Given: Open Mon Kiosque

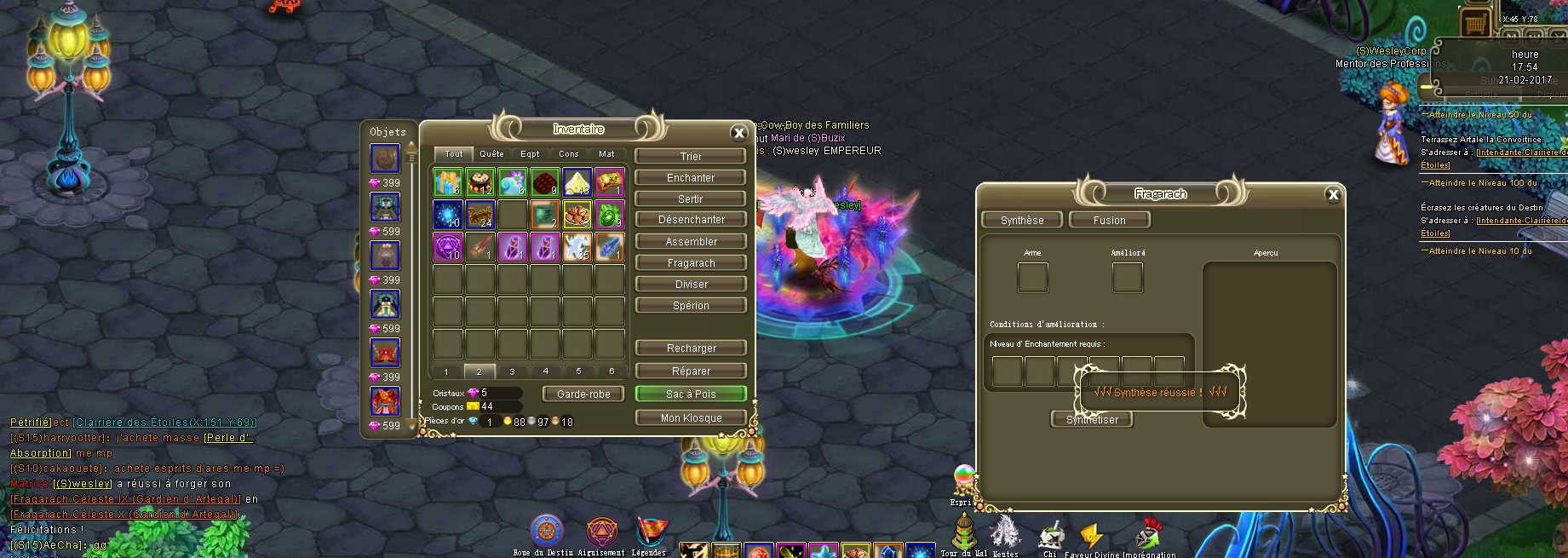Looking at the screenshot, I should click(691, 418).
